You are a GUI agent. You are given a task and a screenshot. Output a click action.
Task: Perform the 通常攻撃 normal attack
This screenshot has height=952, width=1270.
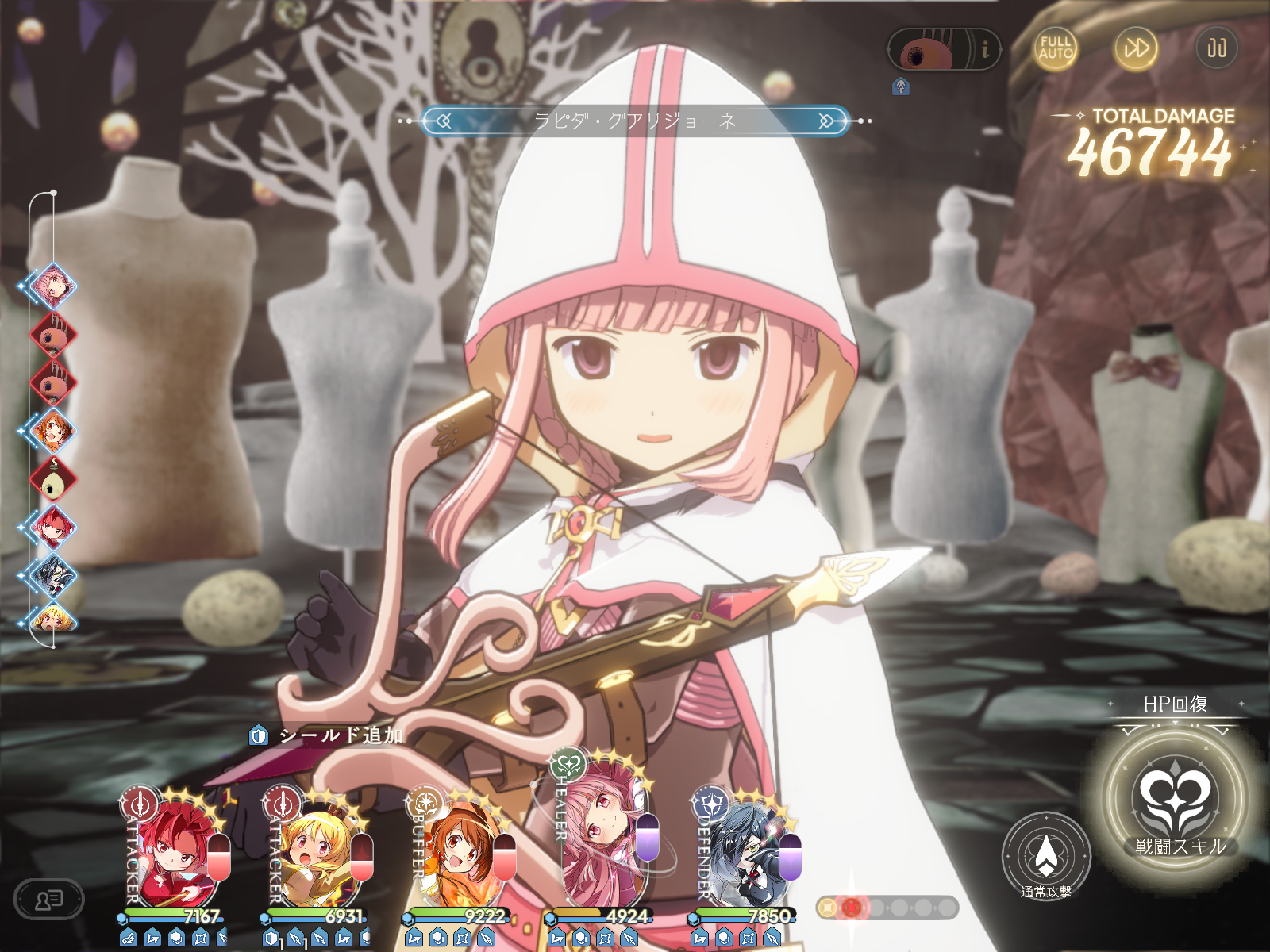click(1046, 857)
